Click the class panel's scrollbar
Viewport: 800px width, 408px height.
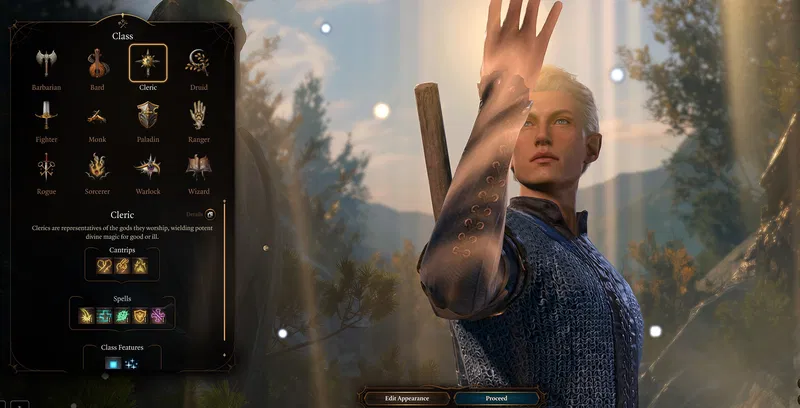[224, 270]
